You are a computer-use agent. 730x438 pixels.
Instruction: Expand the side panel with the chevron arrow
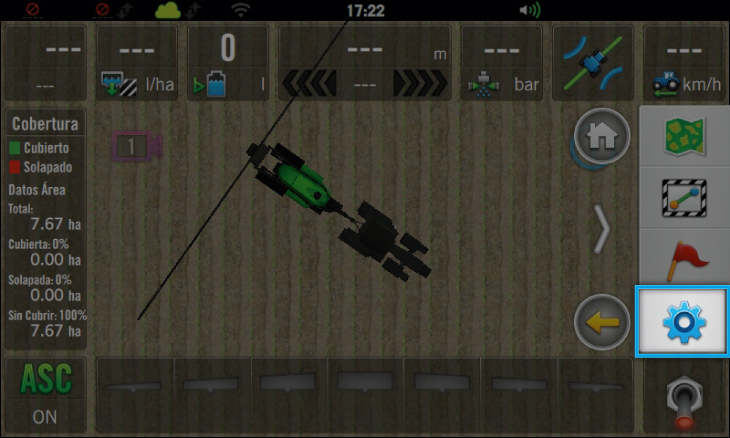click(x=602, y=231)
